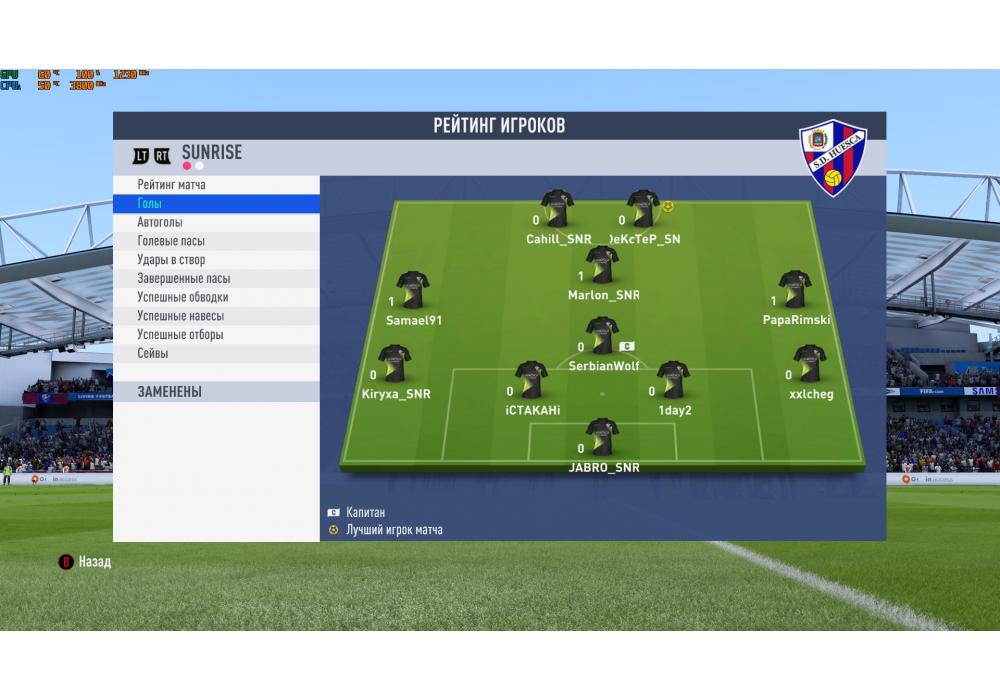Select the Успешные навесы entry
Image resolution: width=1000 pixels, height=700 pixels.
(180, 316)
